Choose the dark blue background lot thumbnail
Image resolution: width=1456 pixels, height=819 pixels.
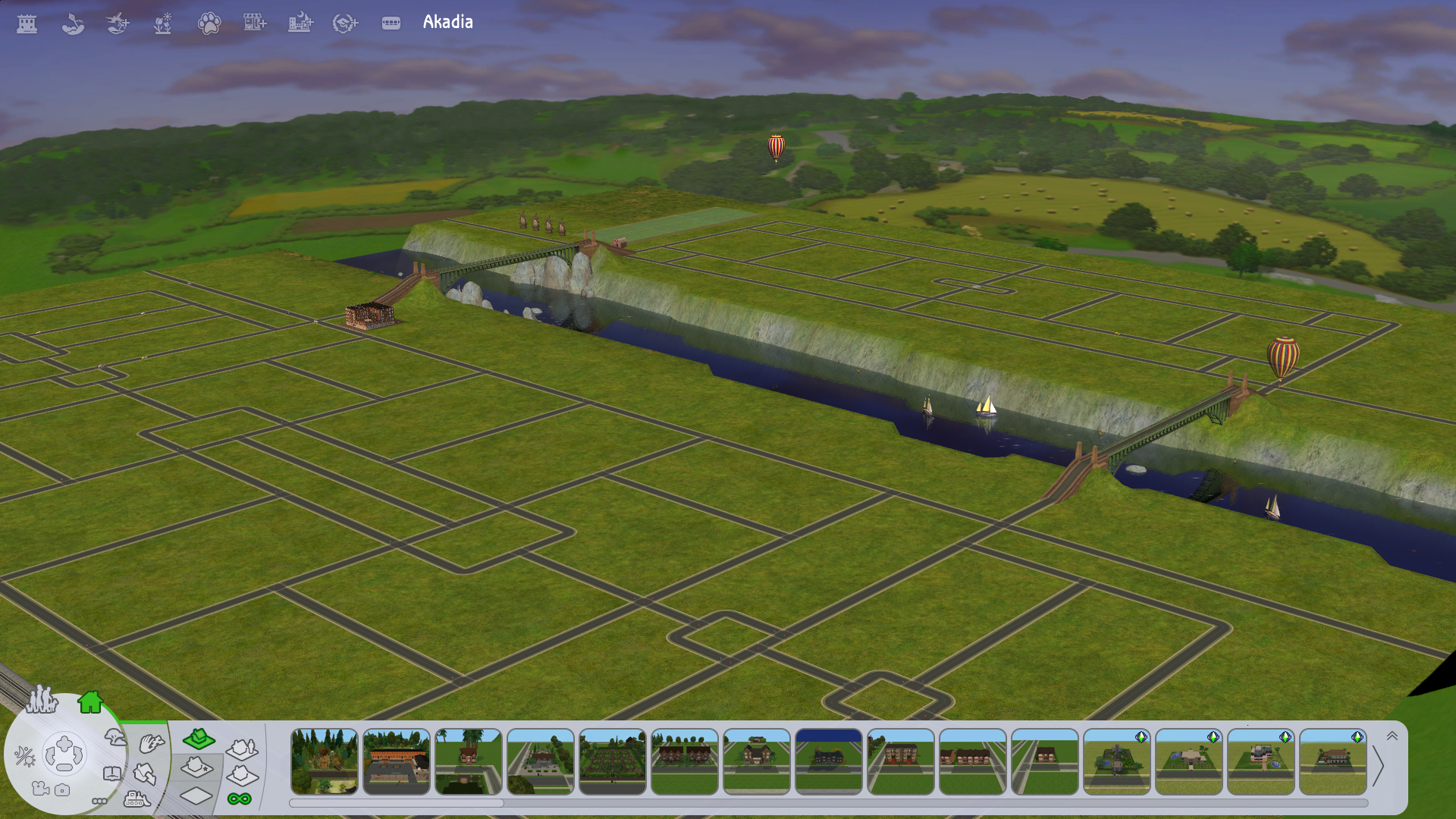pyautogui.click(x=829, y=761)
